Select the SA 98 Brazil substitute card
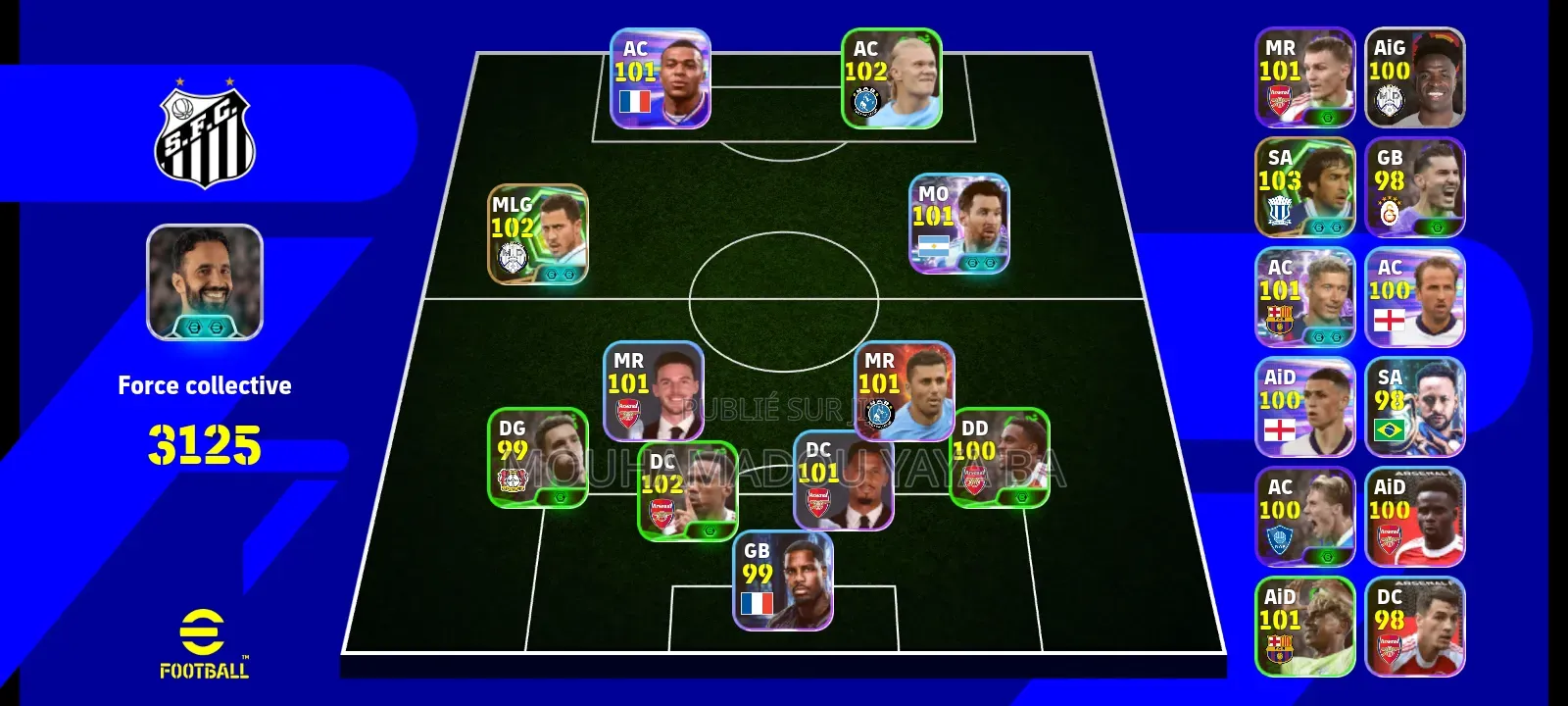This screenshot has height=706, width=1568. 1414,407
